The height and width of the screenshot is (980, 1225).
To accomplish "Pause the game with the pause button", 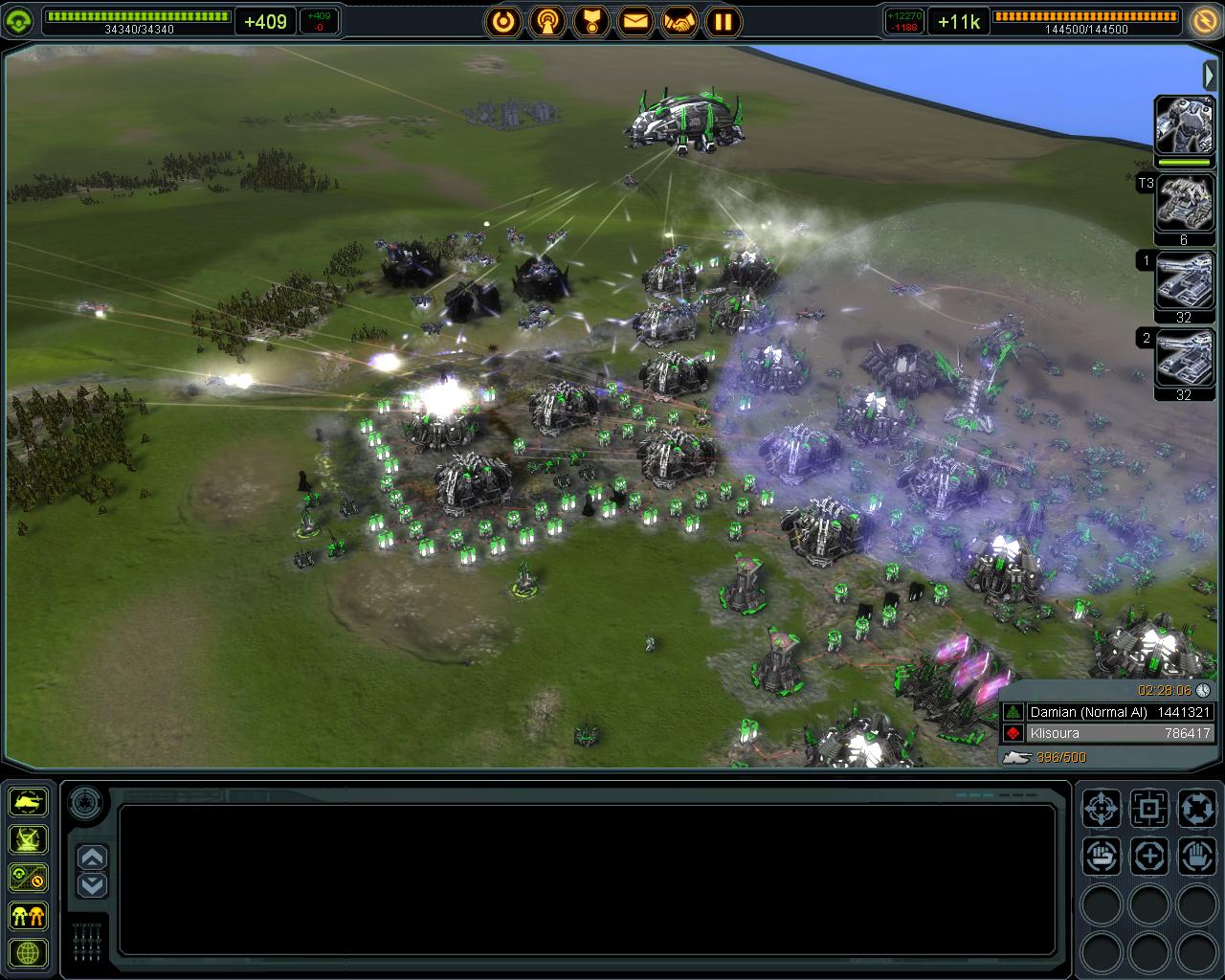I will 724,20.
